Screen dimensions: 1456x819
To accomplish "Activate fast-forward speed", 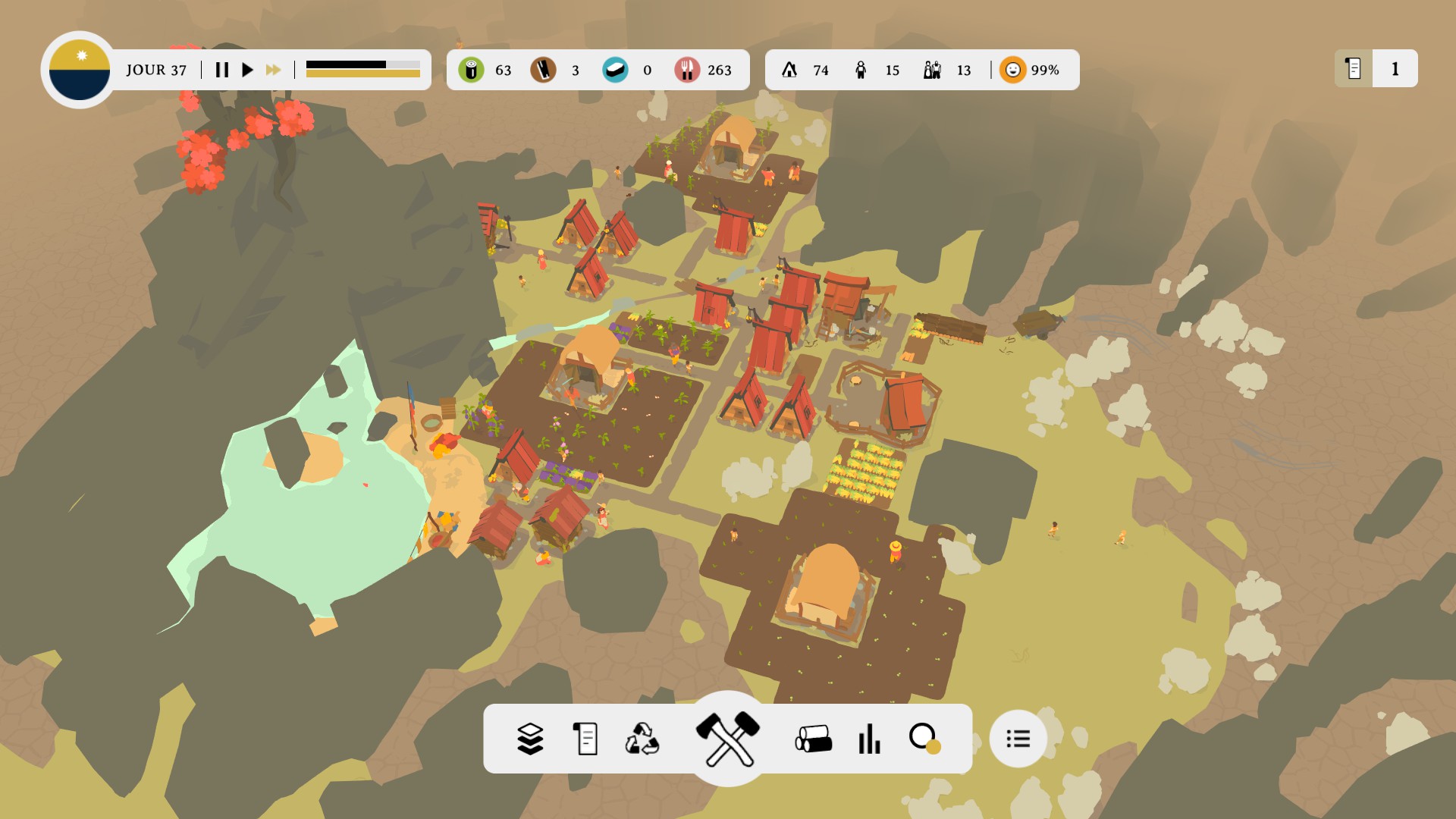I will click(273, 70).
